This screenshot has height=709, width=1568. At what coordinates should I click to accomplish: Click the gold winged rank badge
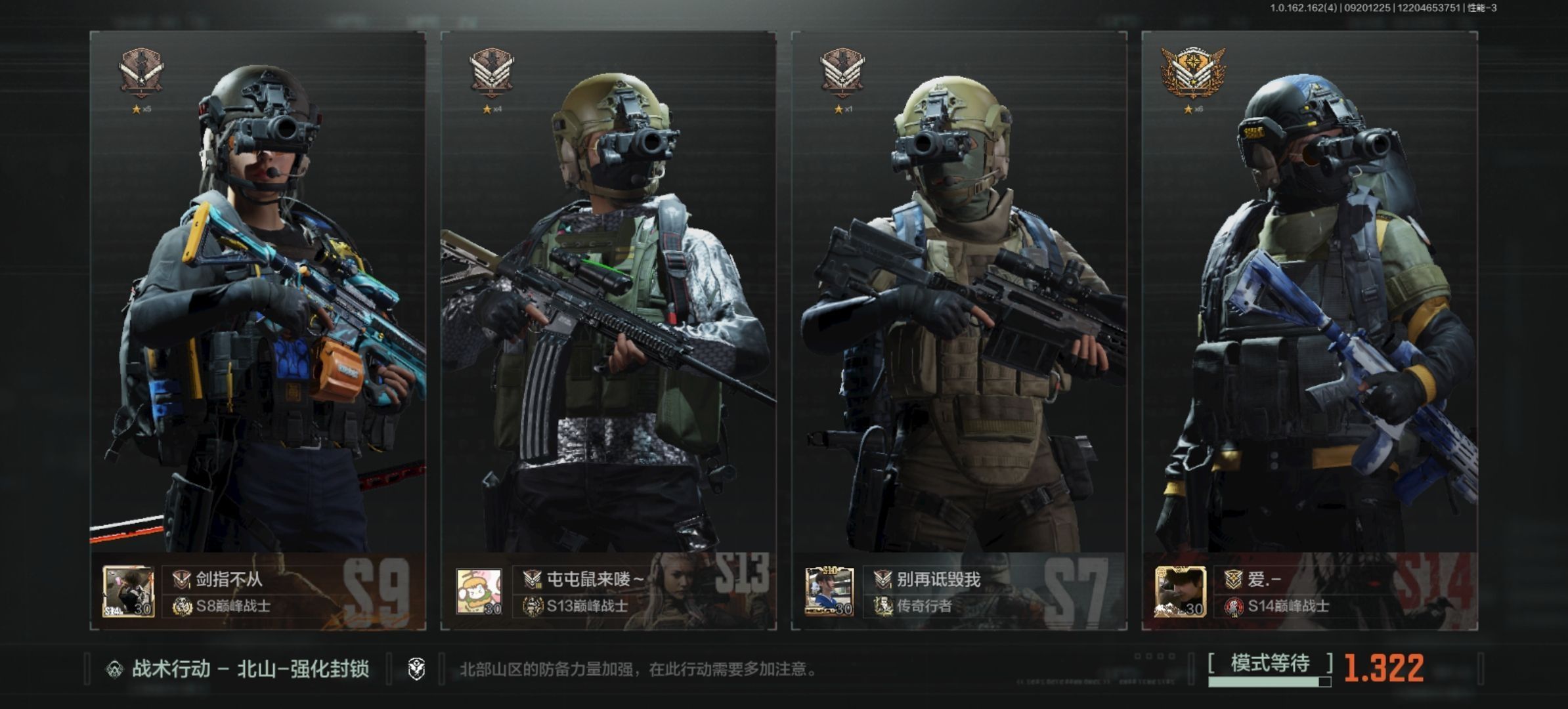click(x=1192, y=74)
